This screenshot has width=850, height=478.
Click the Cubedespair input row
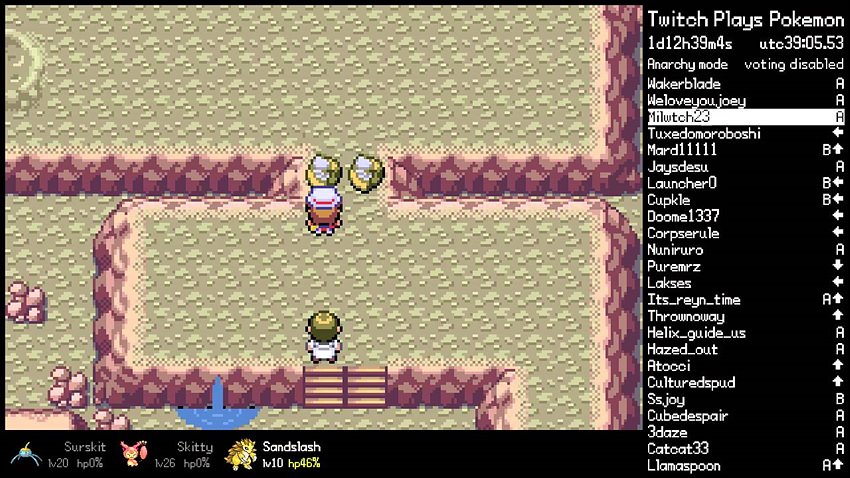[x=745, y=416]
